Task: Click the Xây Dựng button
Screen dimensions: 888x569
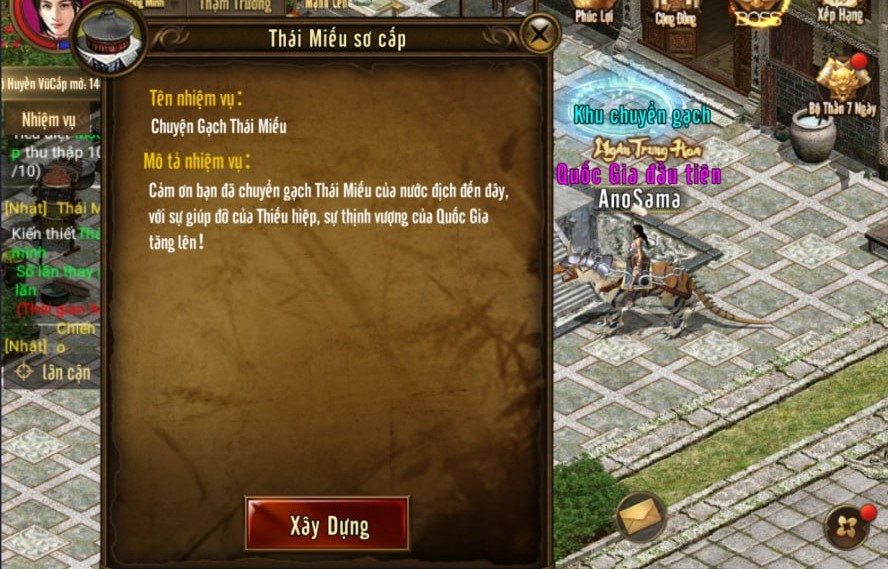Action: pos(327,524)
